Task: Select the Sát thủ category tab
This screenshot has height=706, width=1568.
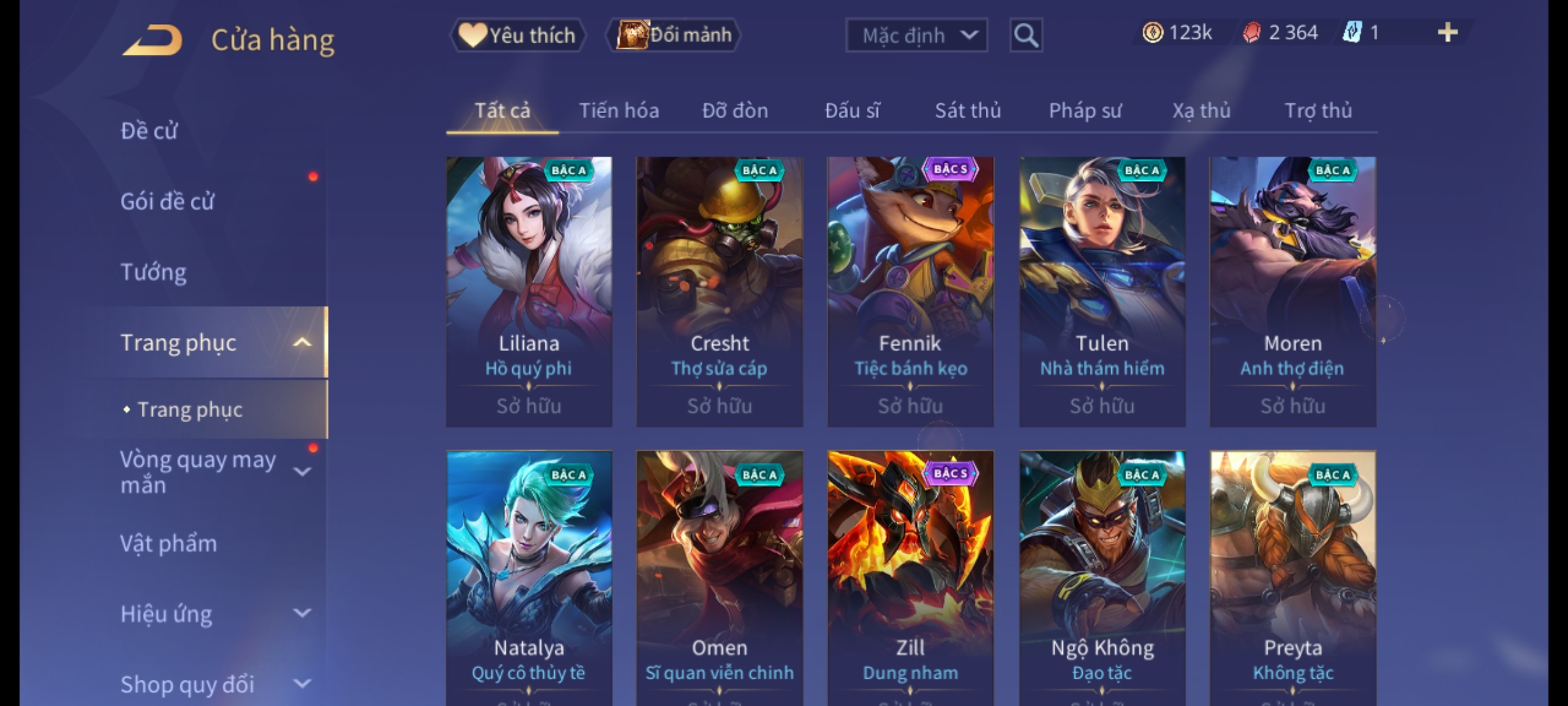Action: (x=968, y=110)
